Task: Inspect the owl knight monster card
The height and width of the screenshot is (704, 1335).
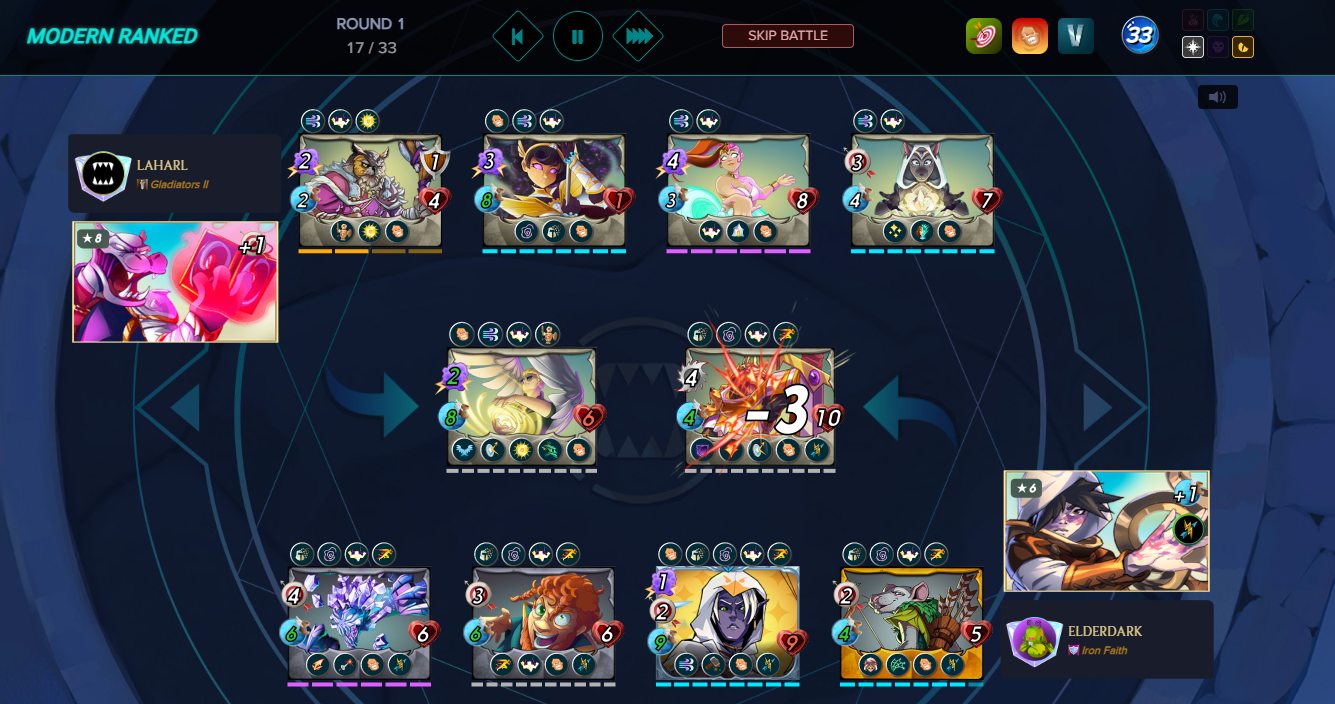Action: coord(370,190)
